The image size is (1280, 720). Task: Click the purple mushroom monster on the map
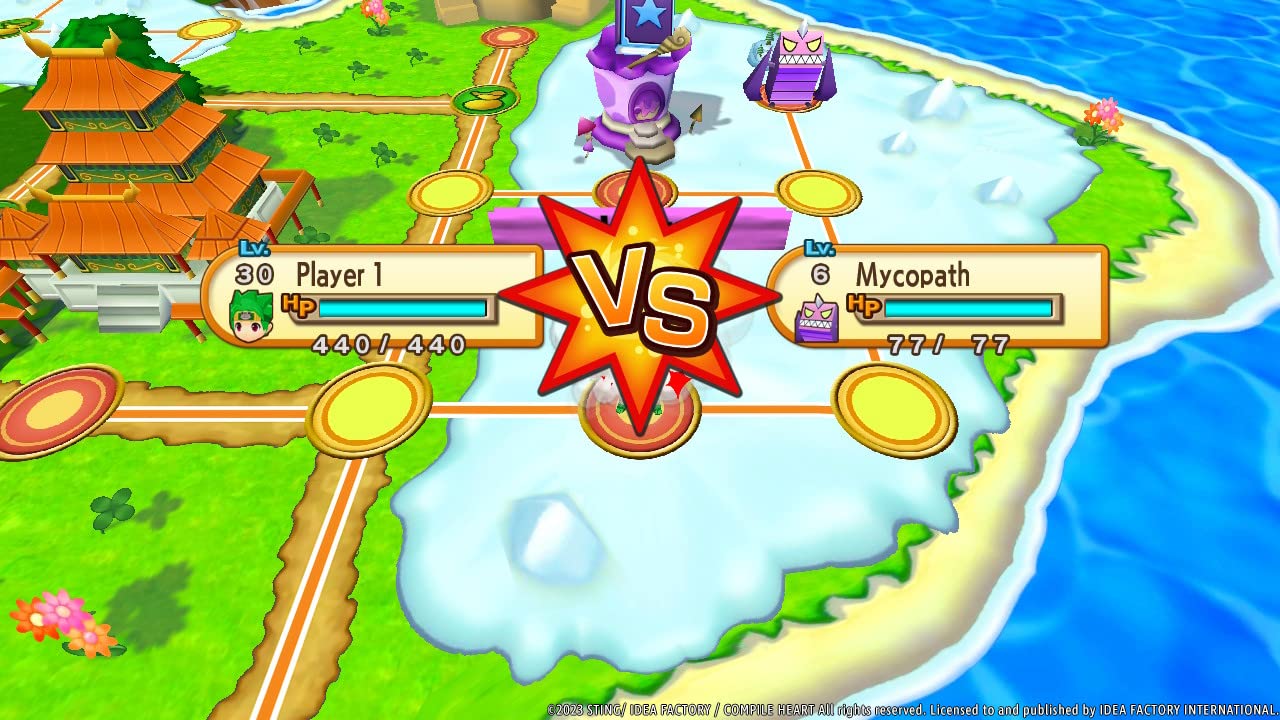point(790,70)
